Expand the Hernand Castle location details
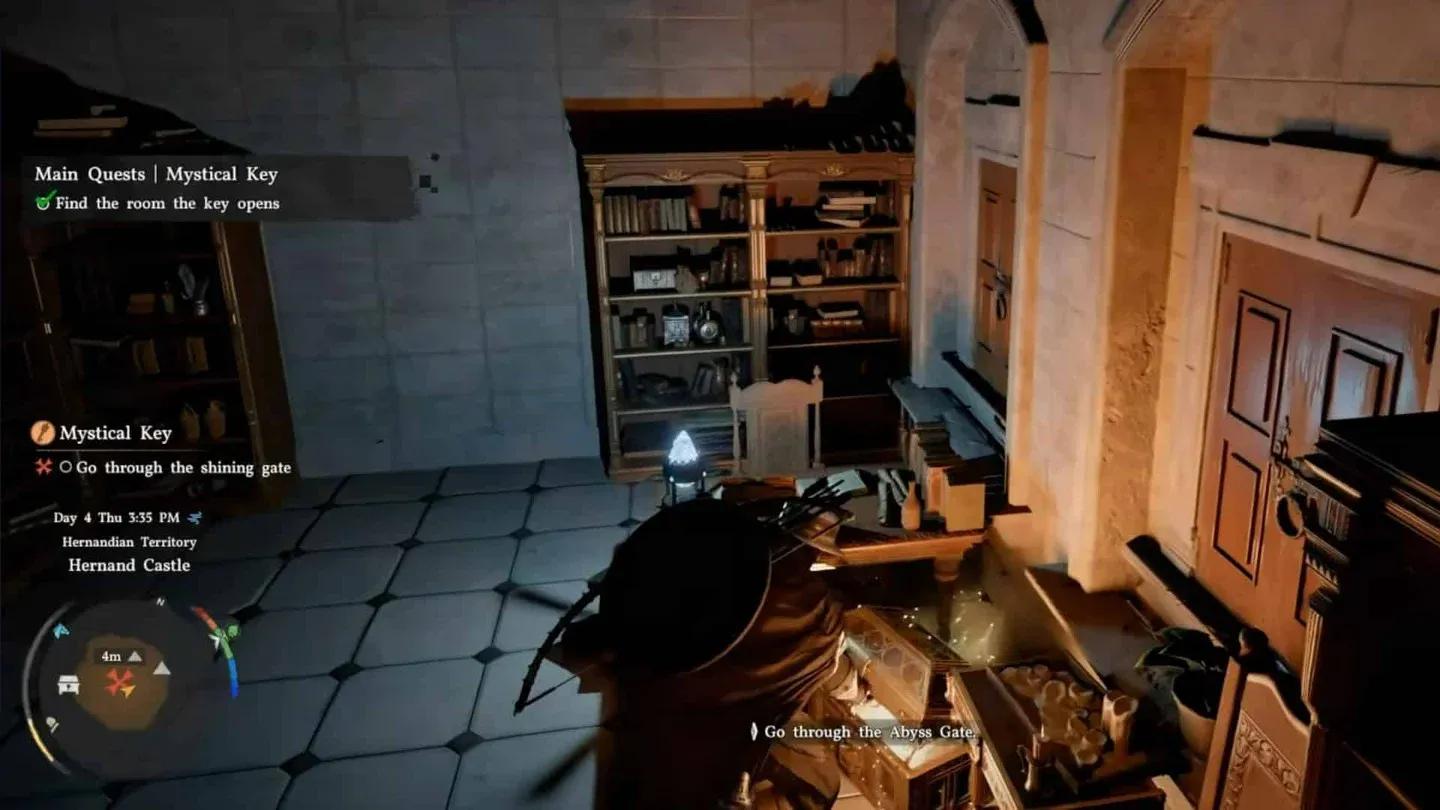Image resolution: width=1440 pixels, height=810 pixels. pyautogui.click(x=131, y=565)
